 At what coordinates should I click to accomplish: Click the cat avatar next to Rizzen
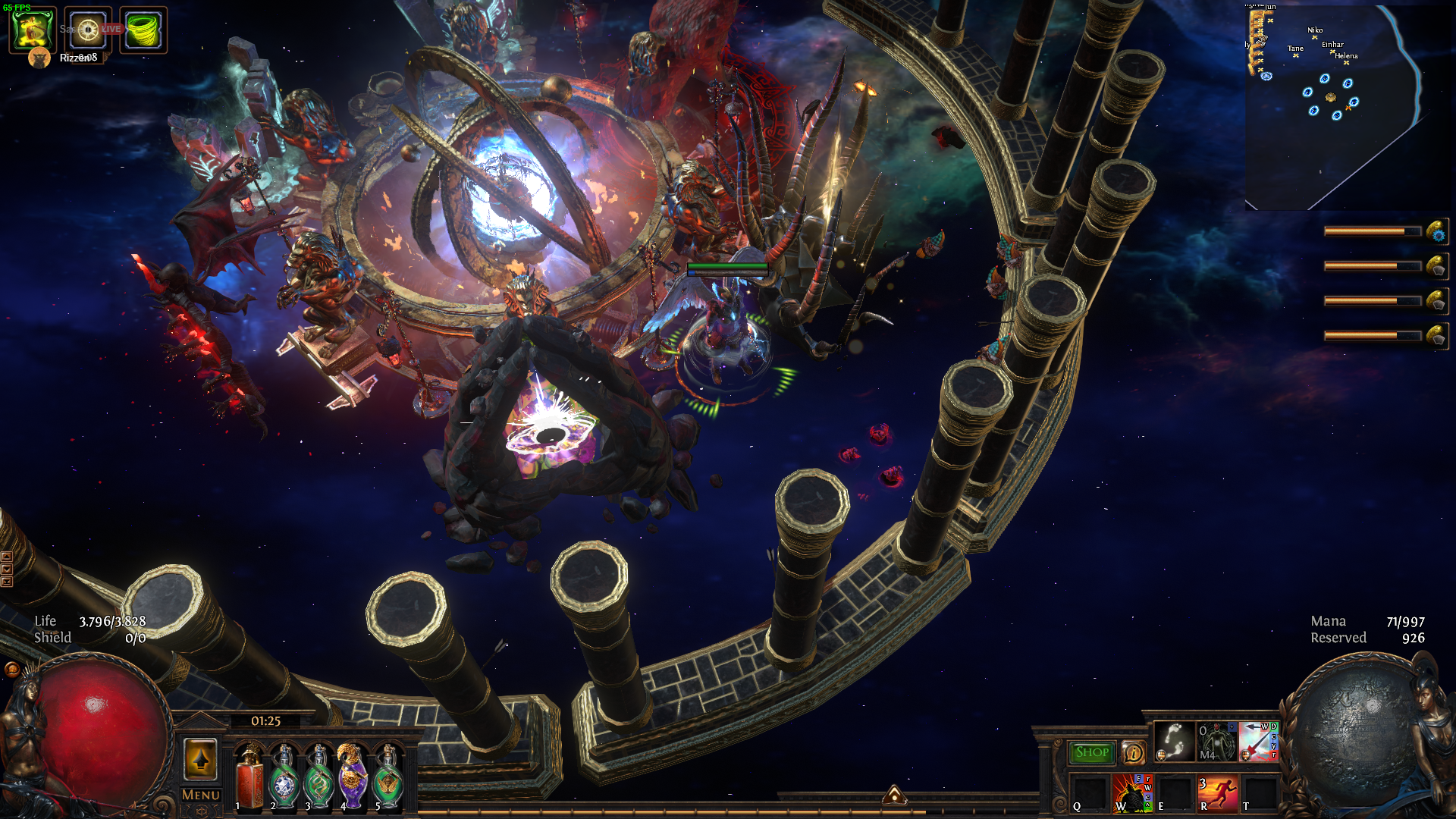pyautogui.click(x=39, y=58)
